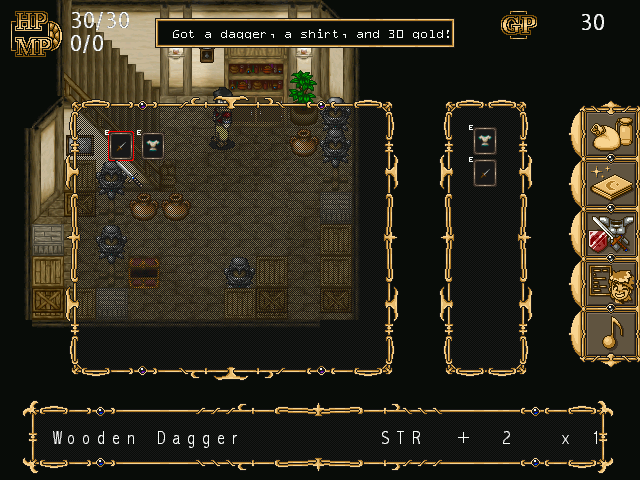Click the equipped dagger in the narrow equipment panel
640x480 pixels.
coord(485,173)
